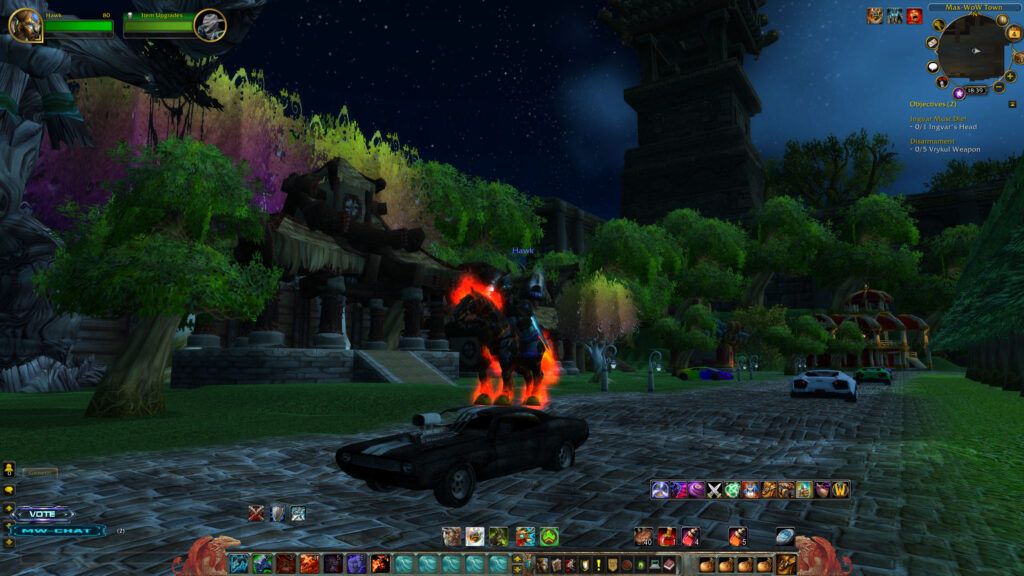Click the yellow exclamation mark quest log button
1024x576 pixels.
pos(598,565)
